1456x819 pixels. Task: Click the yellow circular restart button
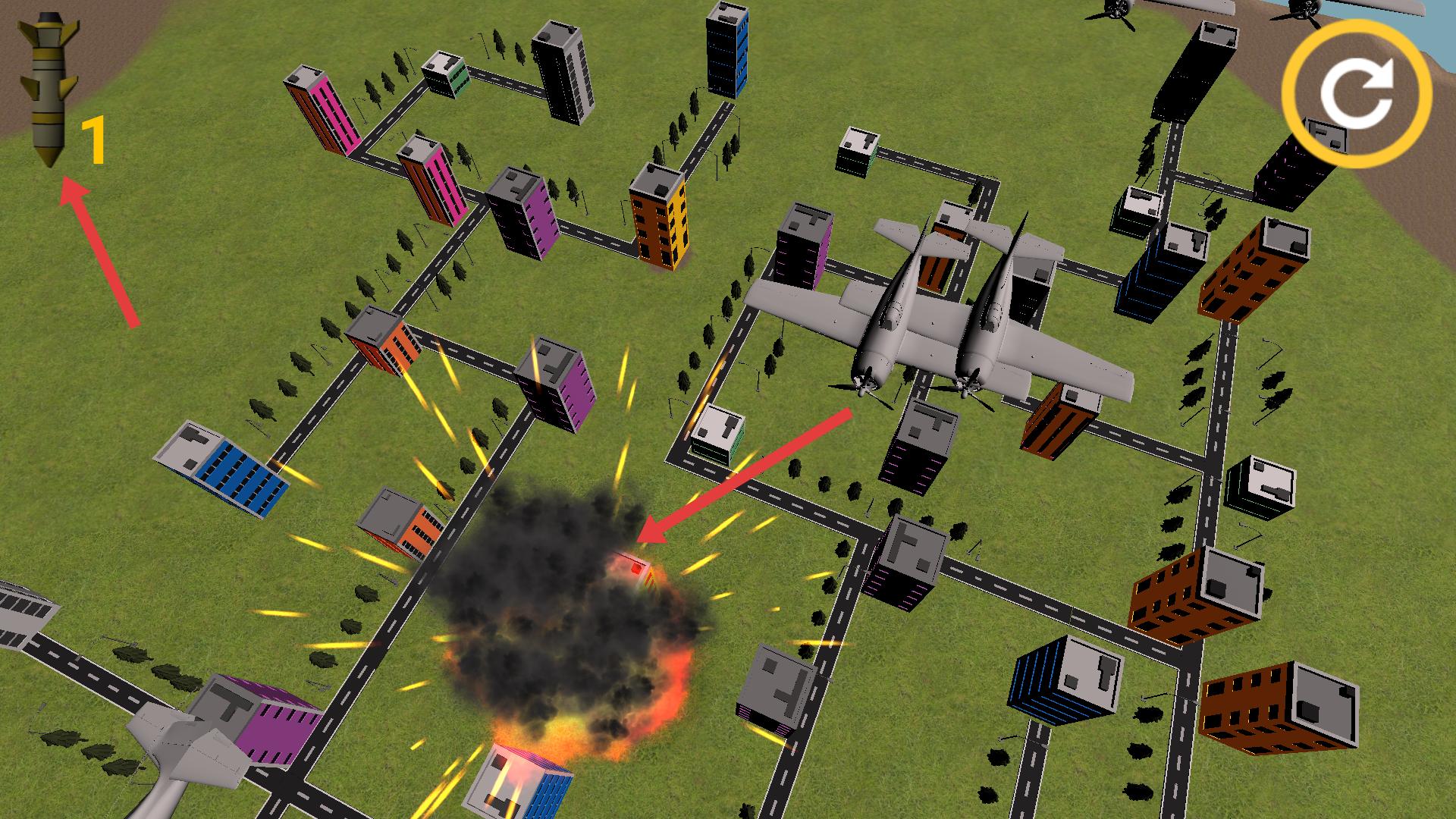pos(1357,94)
